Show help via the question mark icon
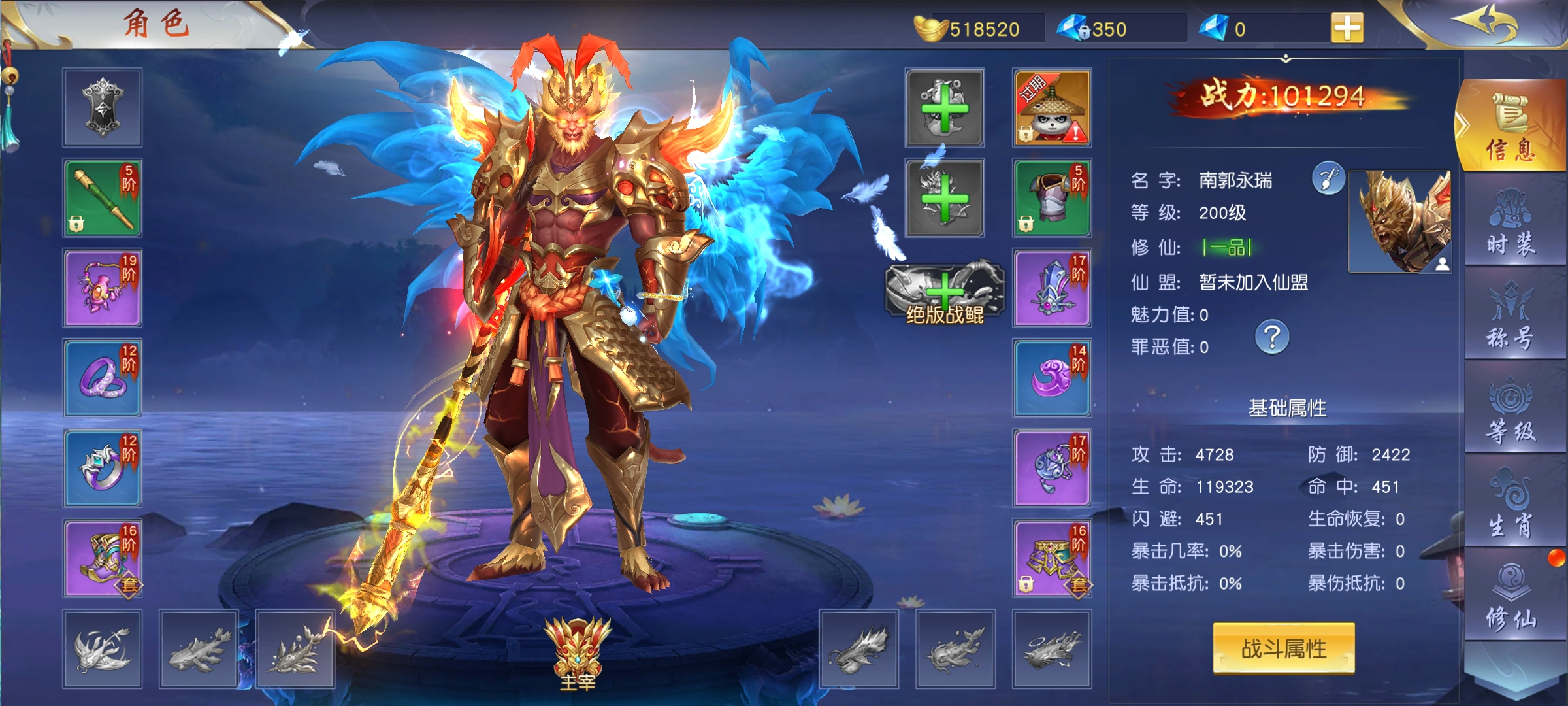 click(x=1272, y=337)
